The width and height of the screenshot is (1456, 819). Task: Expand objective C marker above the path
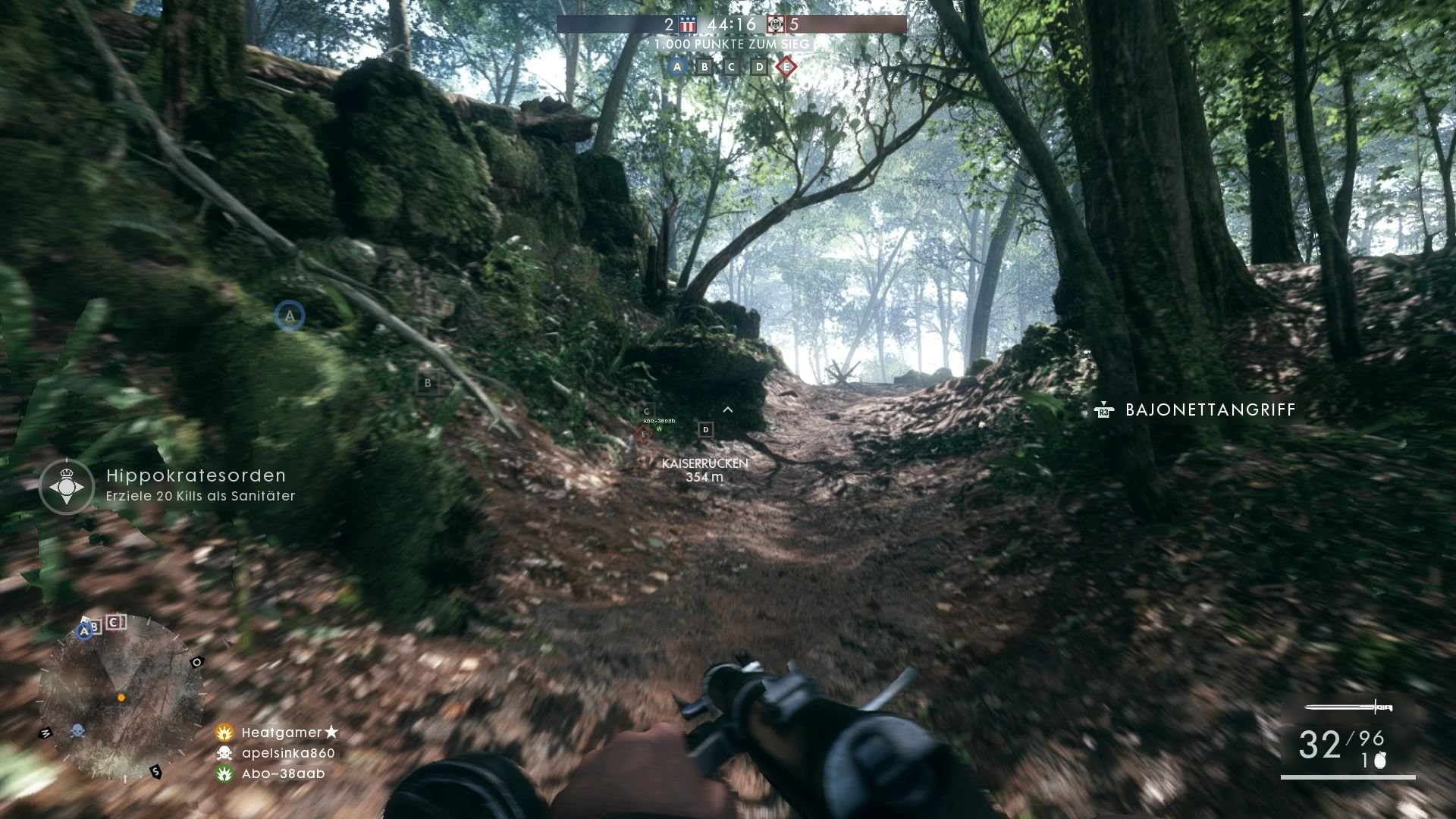click(x=646, y=411)
